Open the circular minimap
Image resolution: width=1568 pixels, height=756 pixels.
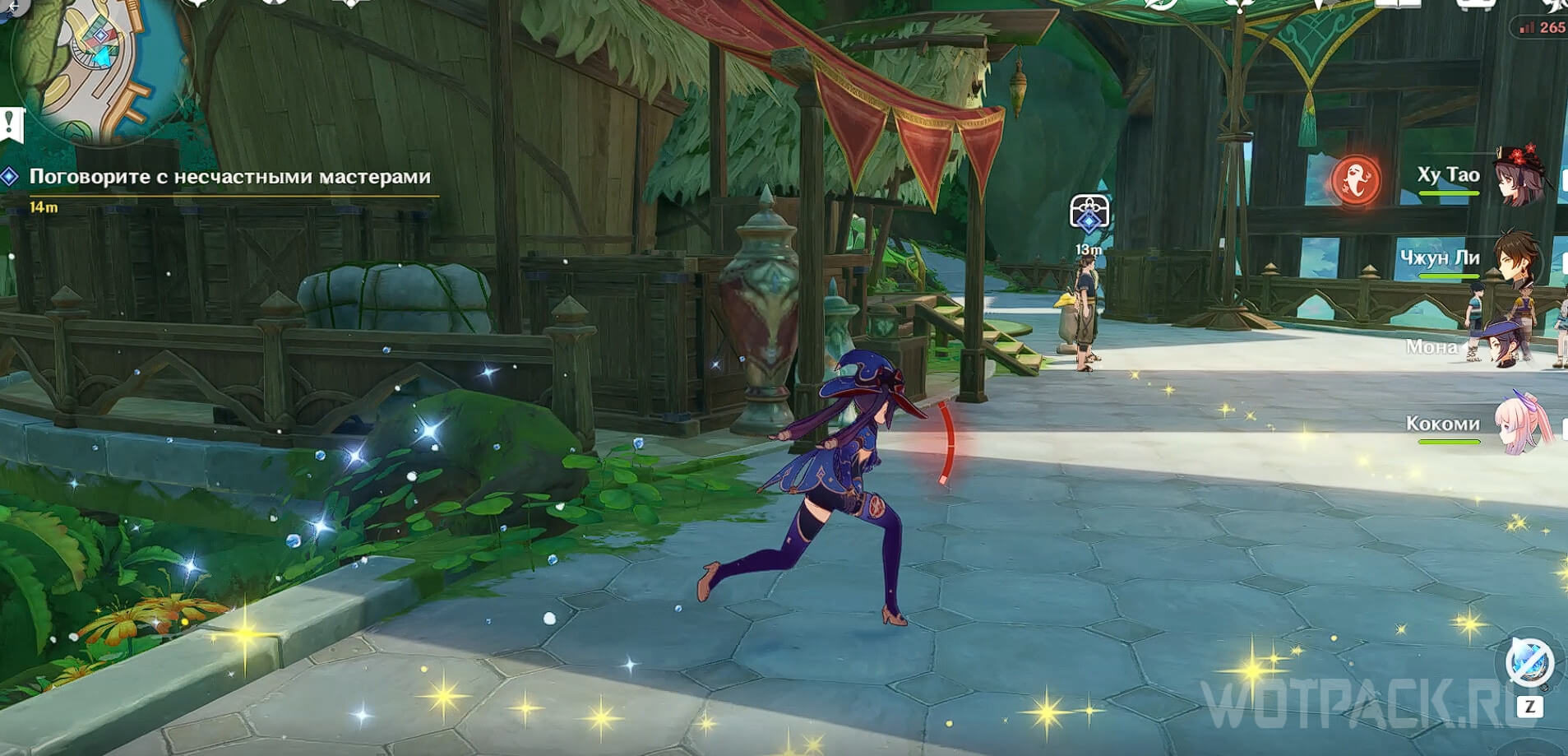(99, 66)
